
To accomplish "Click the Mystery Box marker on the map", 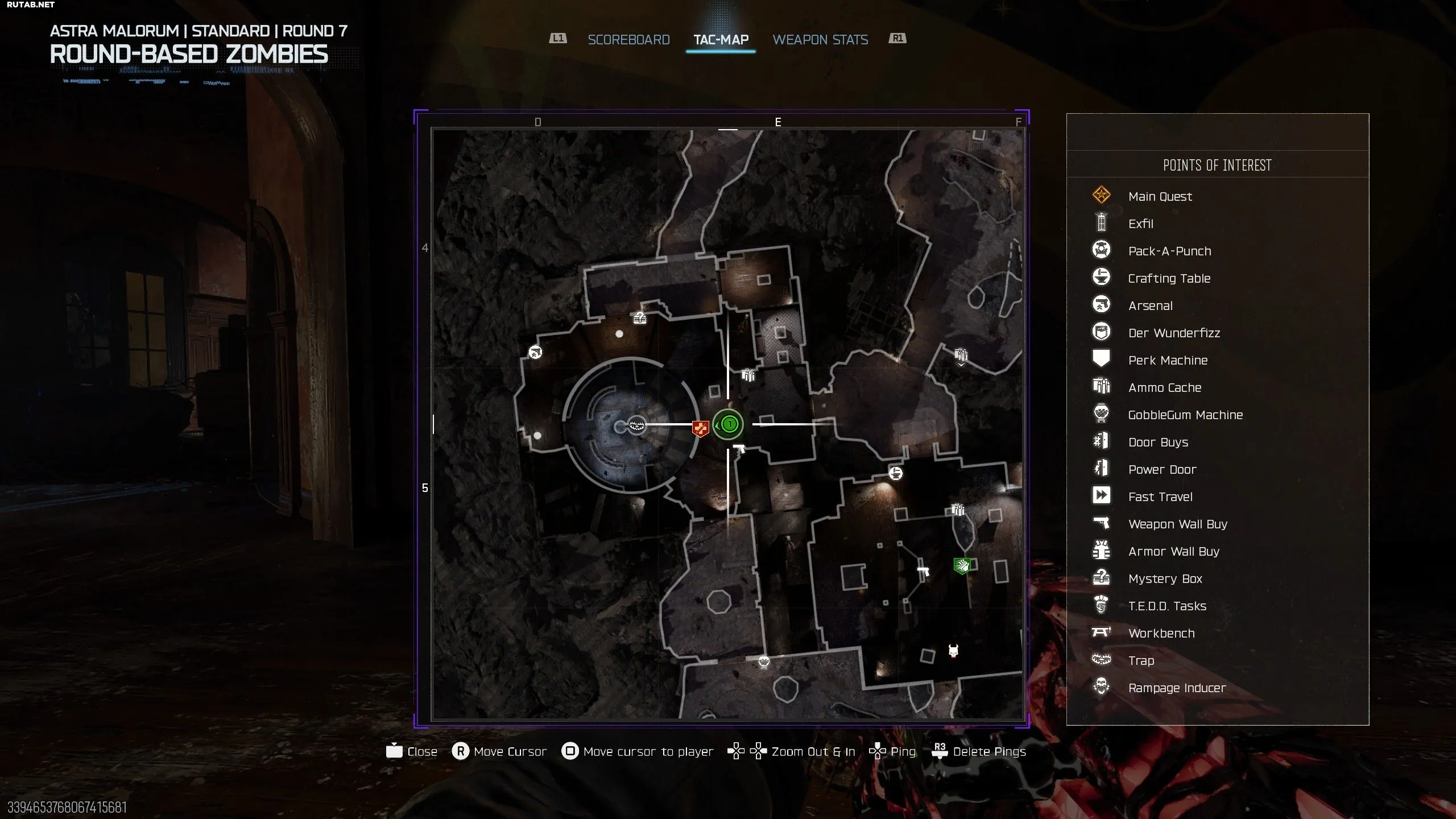I will pos(640,318).
